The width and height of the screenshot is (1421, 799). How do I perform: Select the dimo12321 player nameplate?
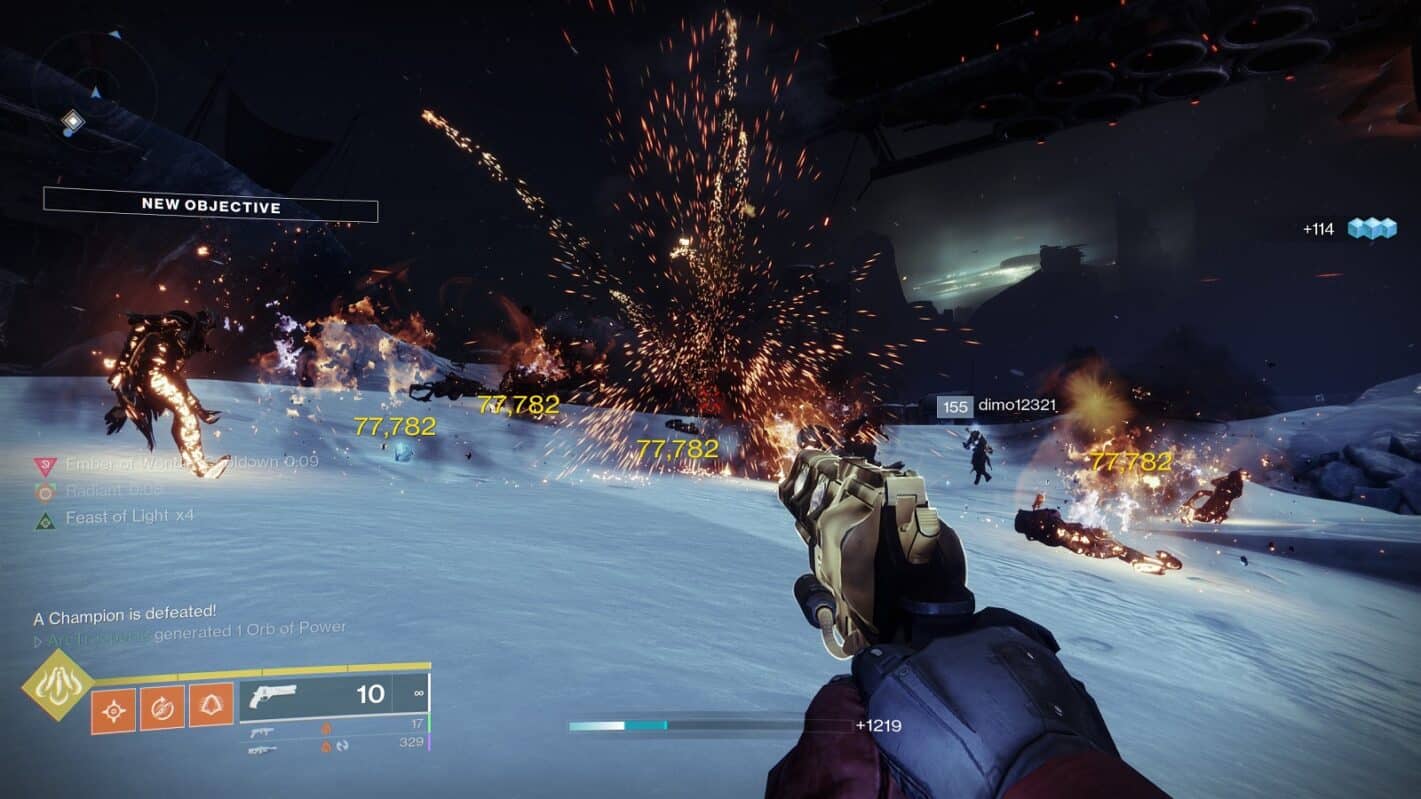pyautogui.click(x=997, y=406)
